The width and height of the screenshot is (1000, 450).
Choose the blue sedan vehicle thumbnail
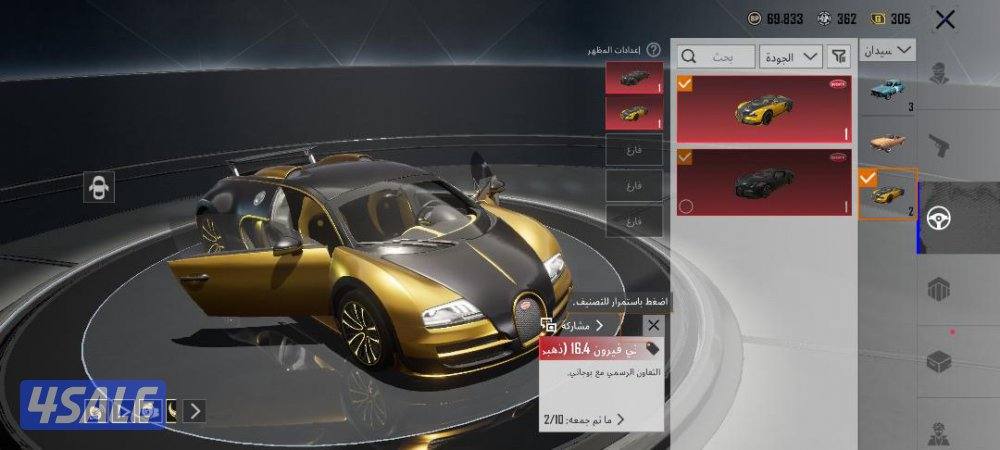coord(887,91)
